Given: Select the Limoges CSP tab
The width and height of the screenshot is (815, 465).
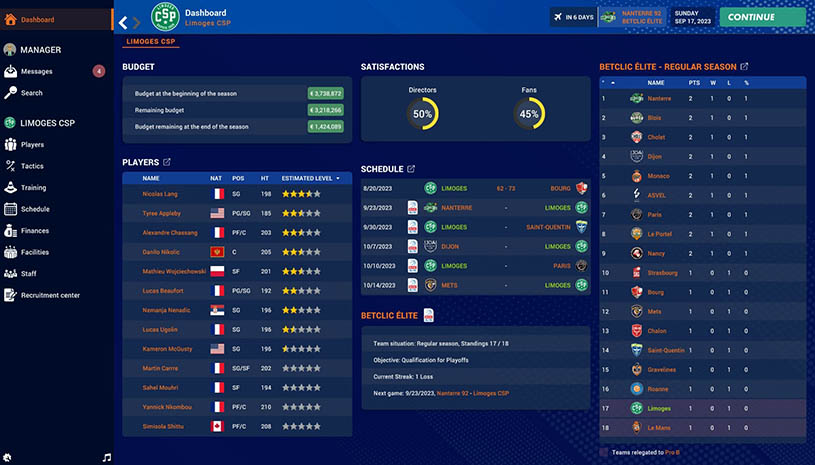Looking at the screenshot, I should (x=150, y=44).
